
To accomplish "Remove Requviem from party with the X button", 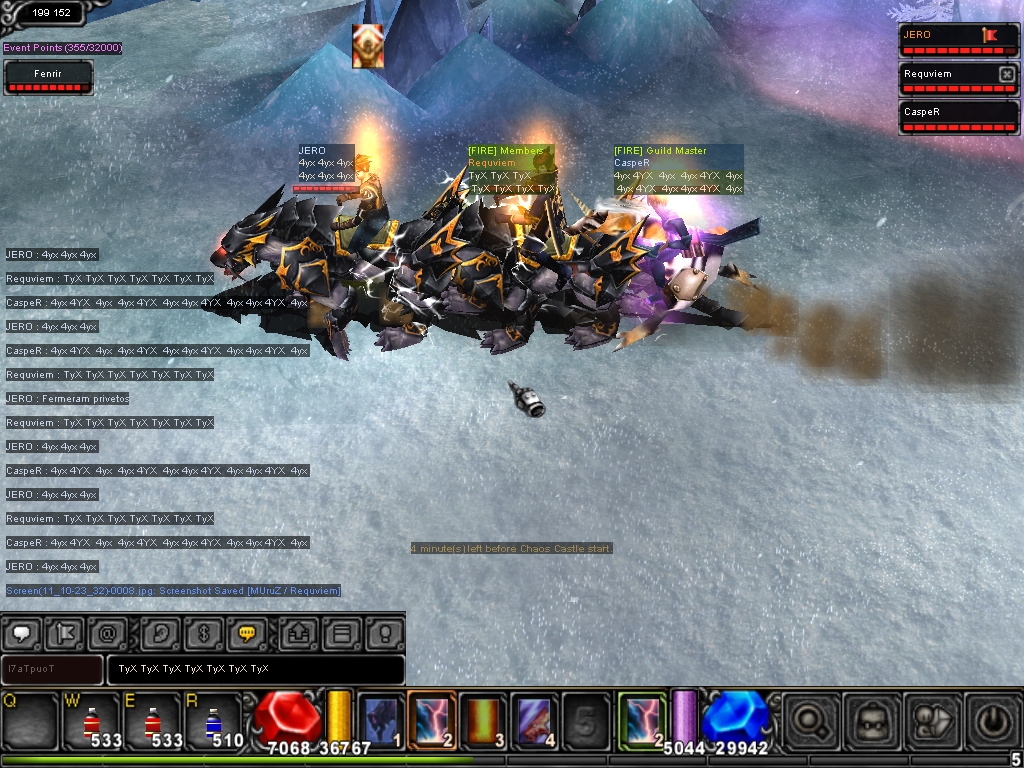I will click(1006, 74).
